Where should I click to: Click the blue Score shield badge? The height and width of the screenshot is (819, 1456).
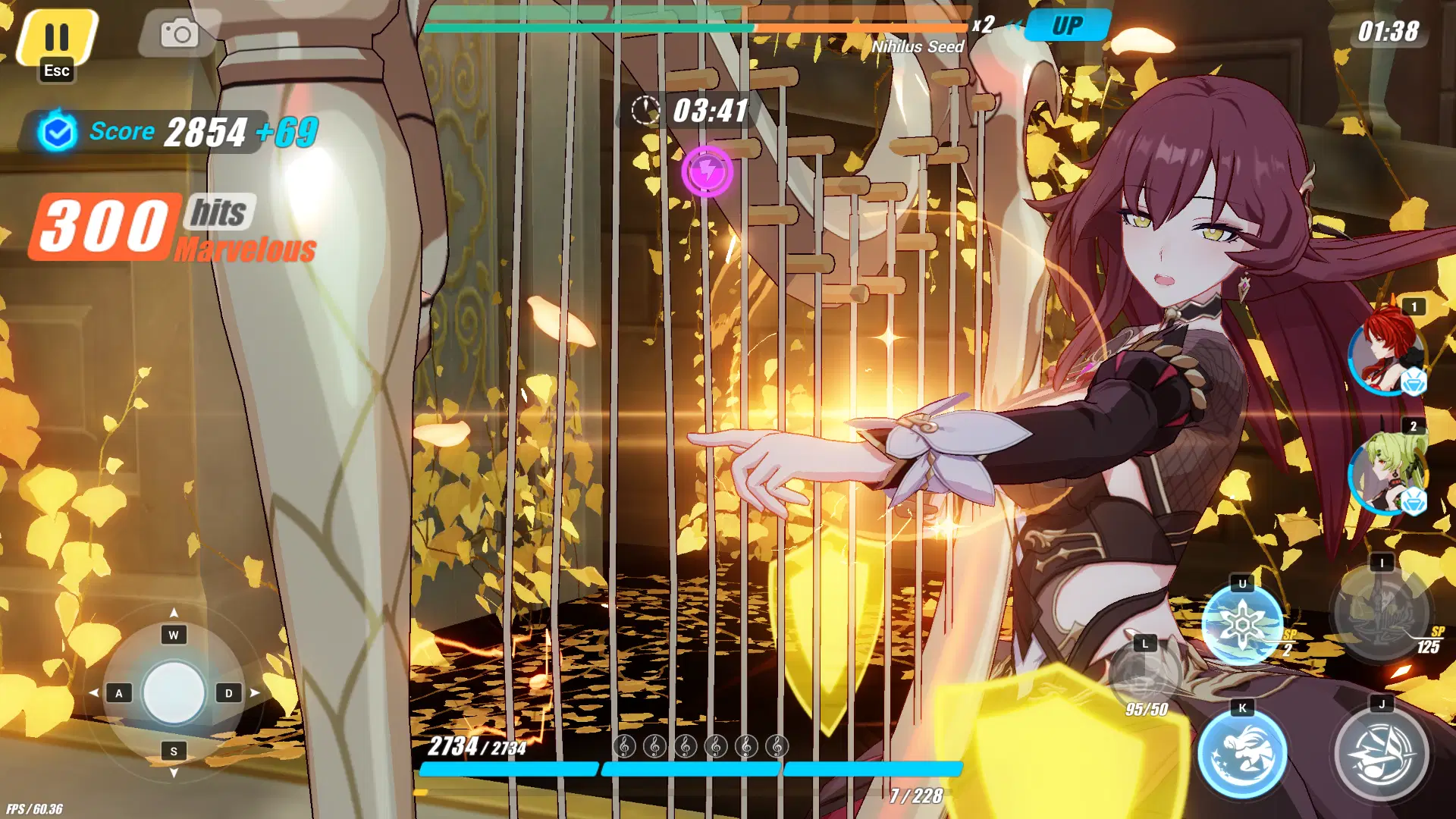(x=59, y=130)
